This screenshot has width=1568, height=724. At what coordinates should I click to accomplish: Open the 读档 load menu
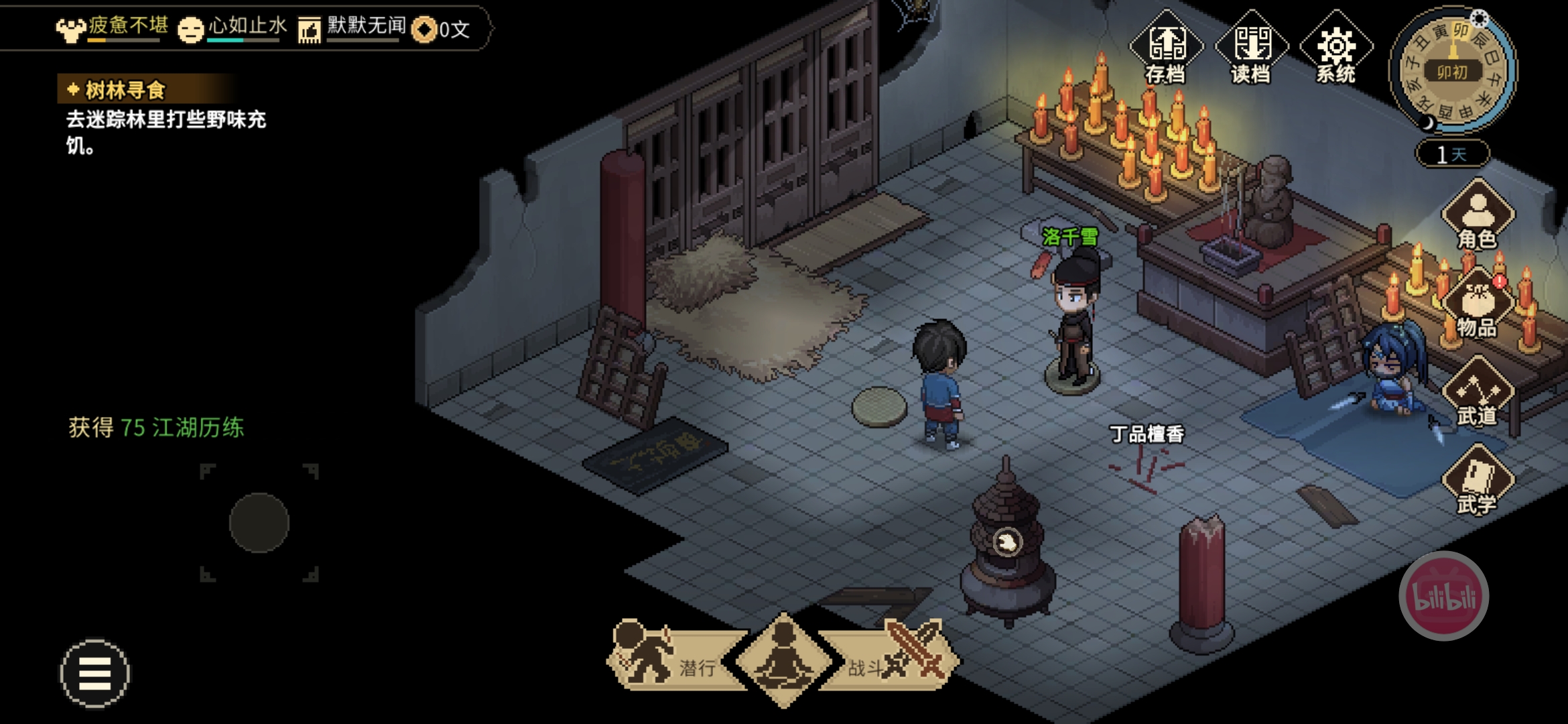[1251, 48]
